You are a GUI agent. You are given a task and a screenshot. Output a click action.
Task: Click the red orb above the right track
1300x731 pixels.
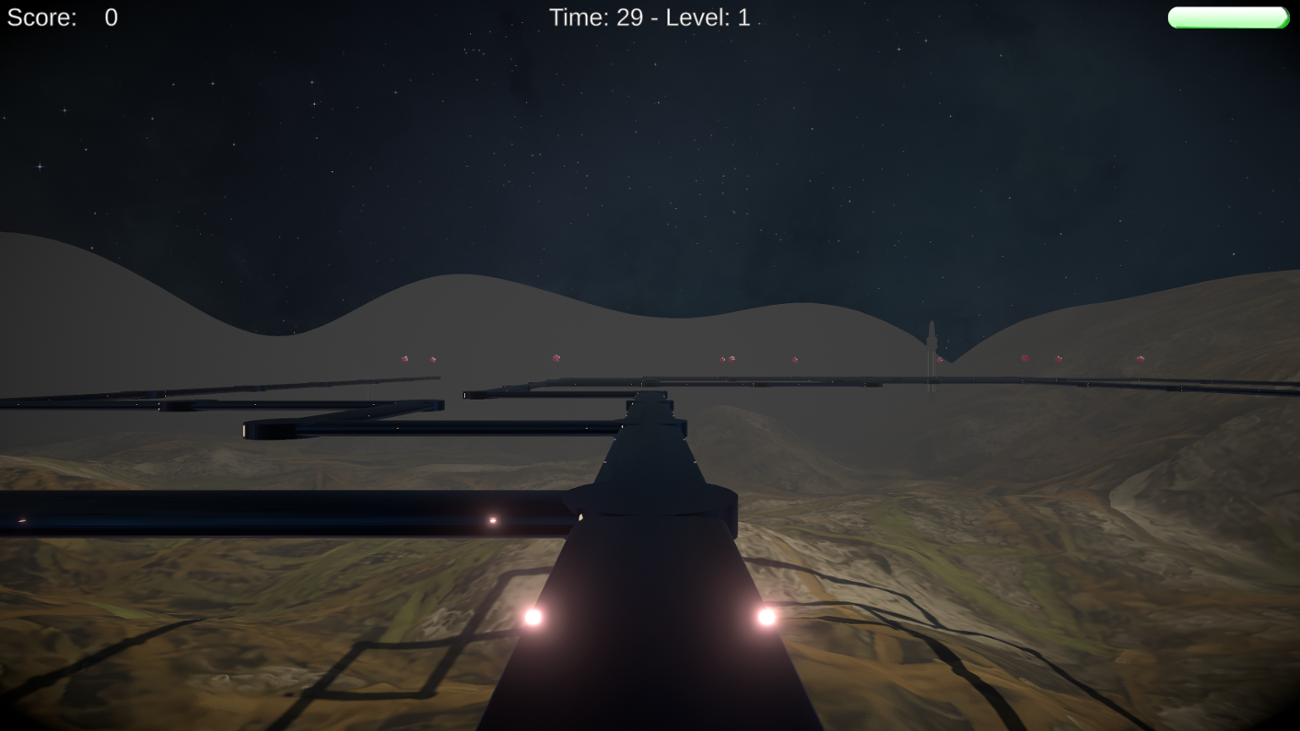[x=1058, y=358]
